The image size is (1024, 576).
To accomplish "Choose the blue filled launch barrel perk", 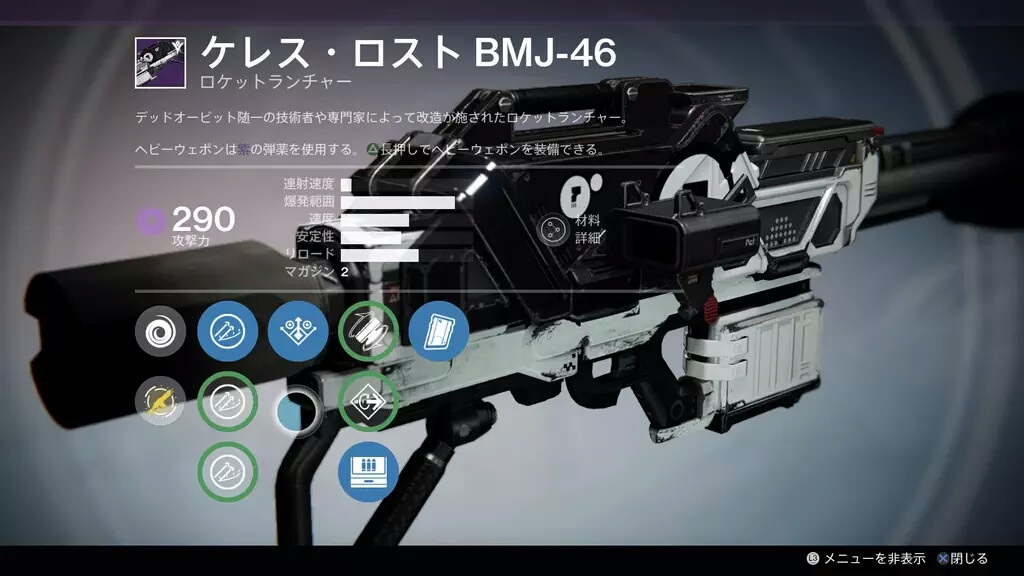I will click(228, 333).
